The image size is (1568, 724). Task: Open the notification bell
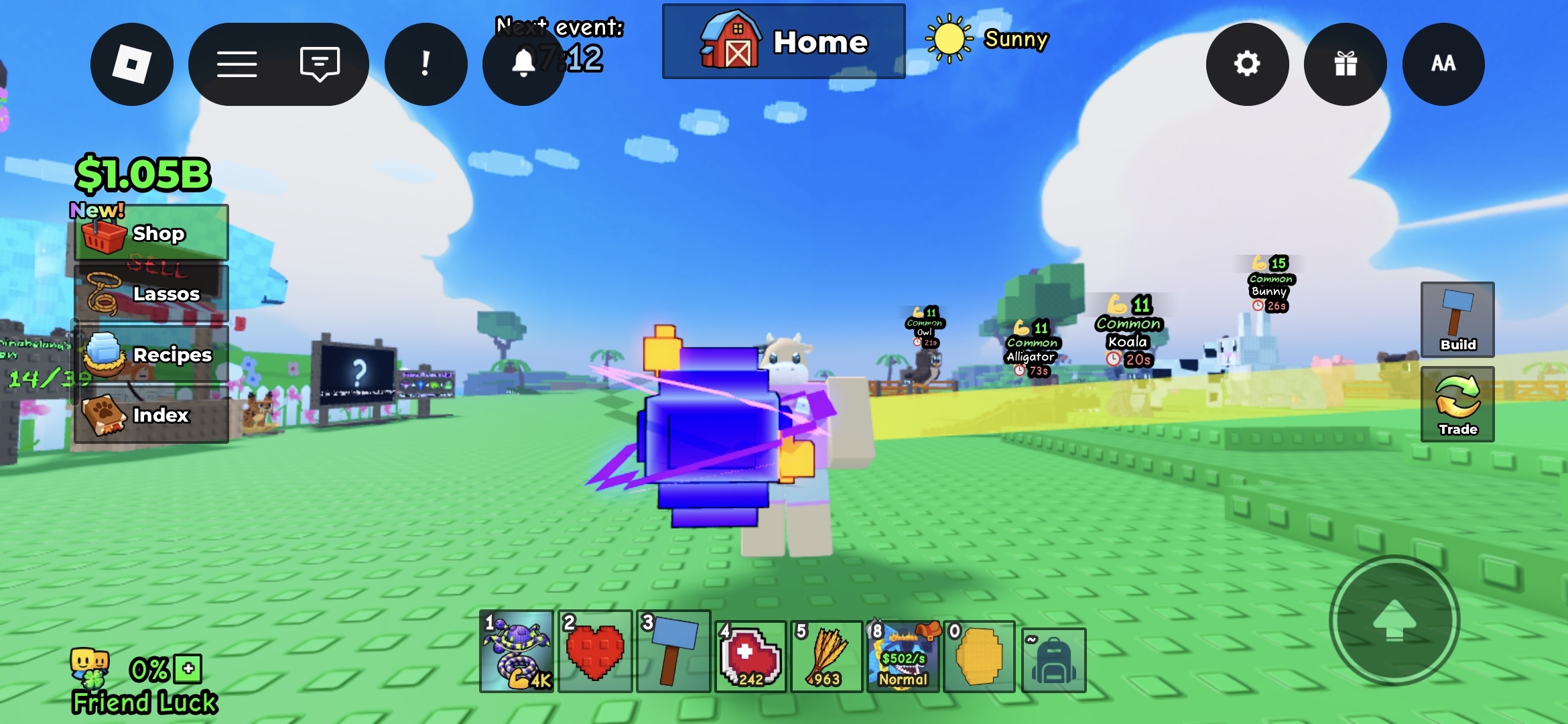523,64
